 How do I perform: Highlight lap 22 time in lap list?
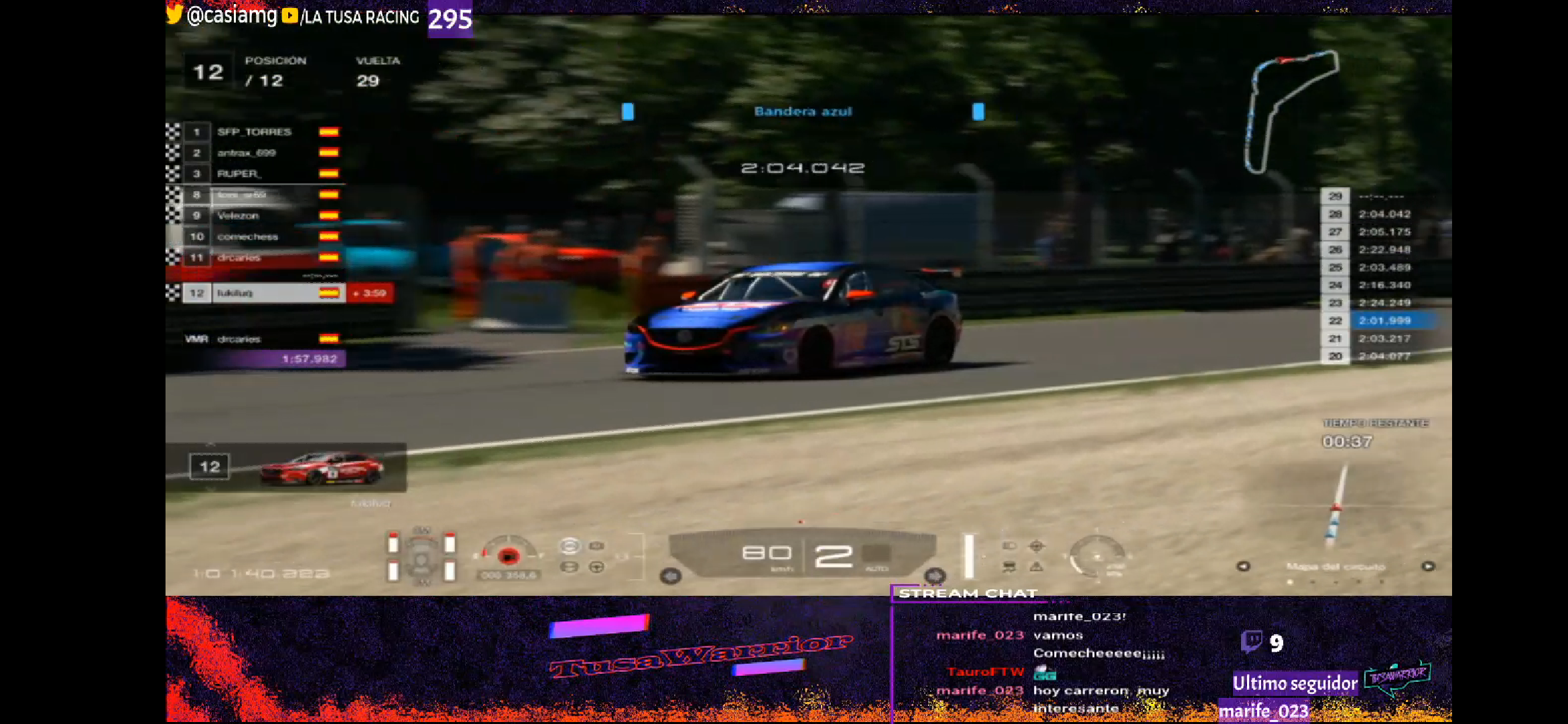pos(1384,321)
